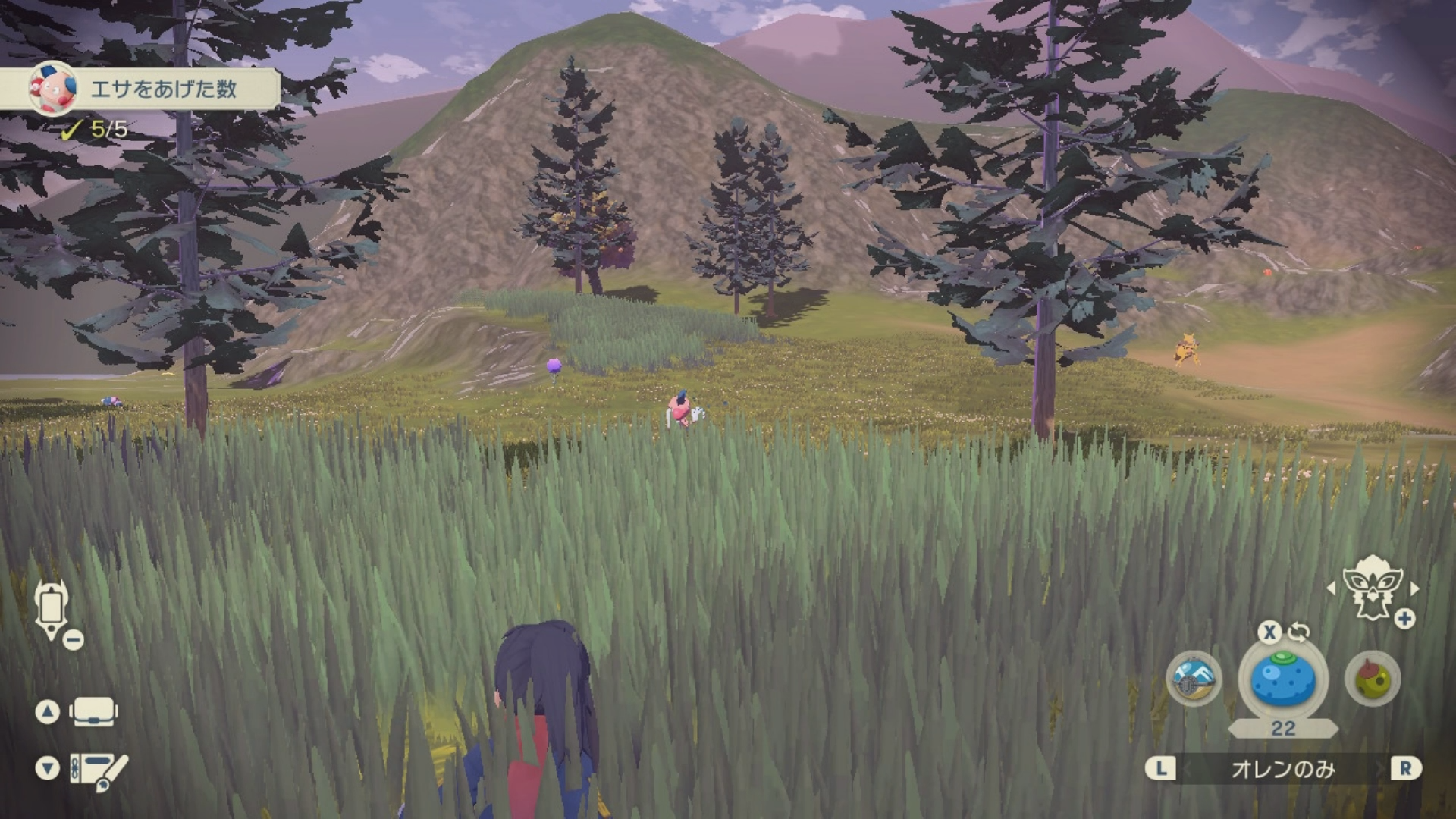Click the オレンのみ item name label
The image size is (1456, 819).
click(x=1283, y=769)
